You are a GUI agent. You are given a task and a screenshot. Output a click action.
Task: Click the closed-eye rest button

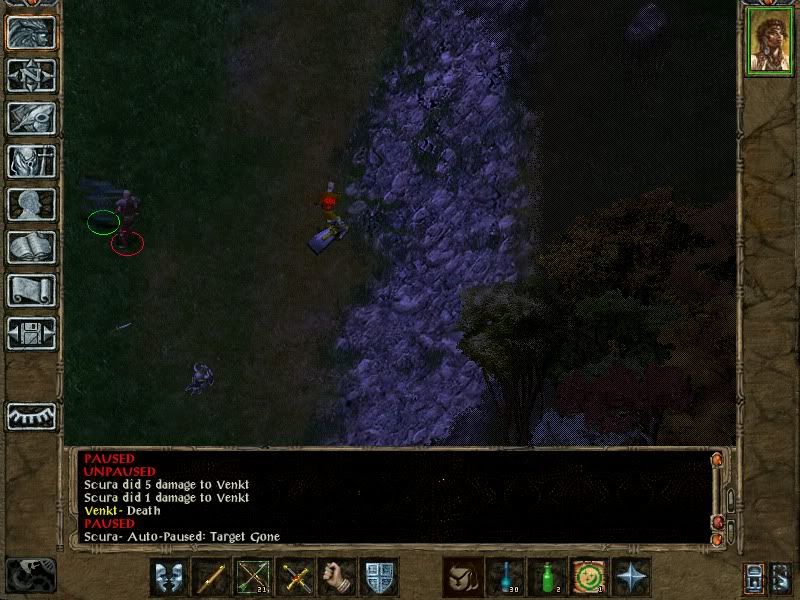32,415
